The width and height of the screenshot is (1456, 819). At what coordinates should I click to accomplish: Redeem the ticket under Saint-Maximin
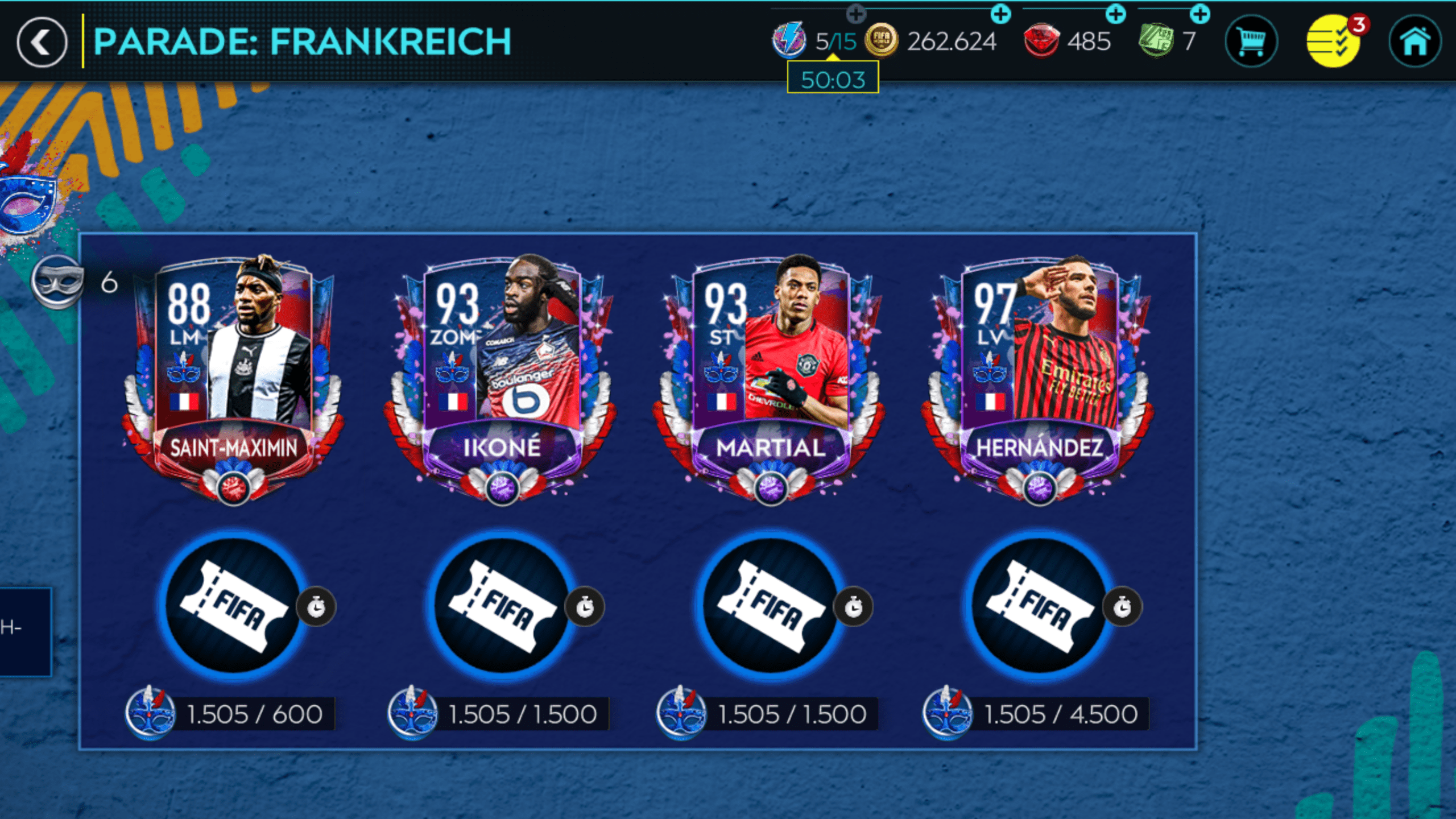tap(233, 606)
